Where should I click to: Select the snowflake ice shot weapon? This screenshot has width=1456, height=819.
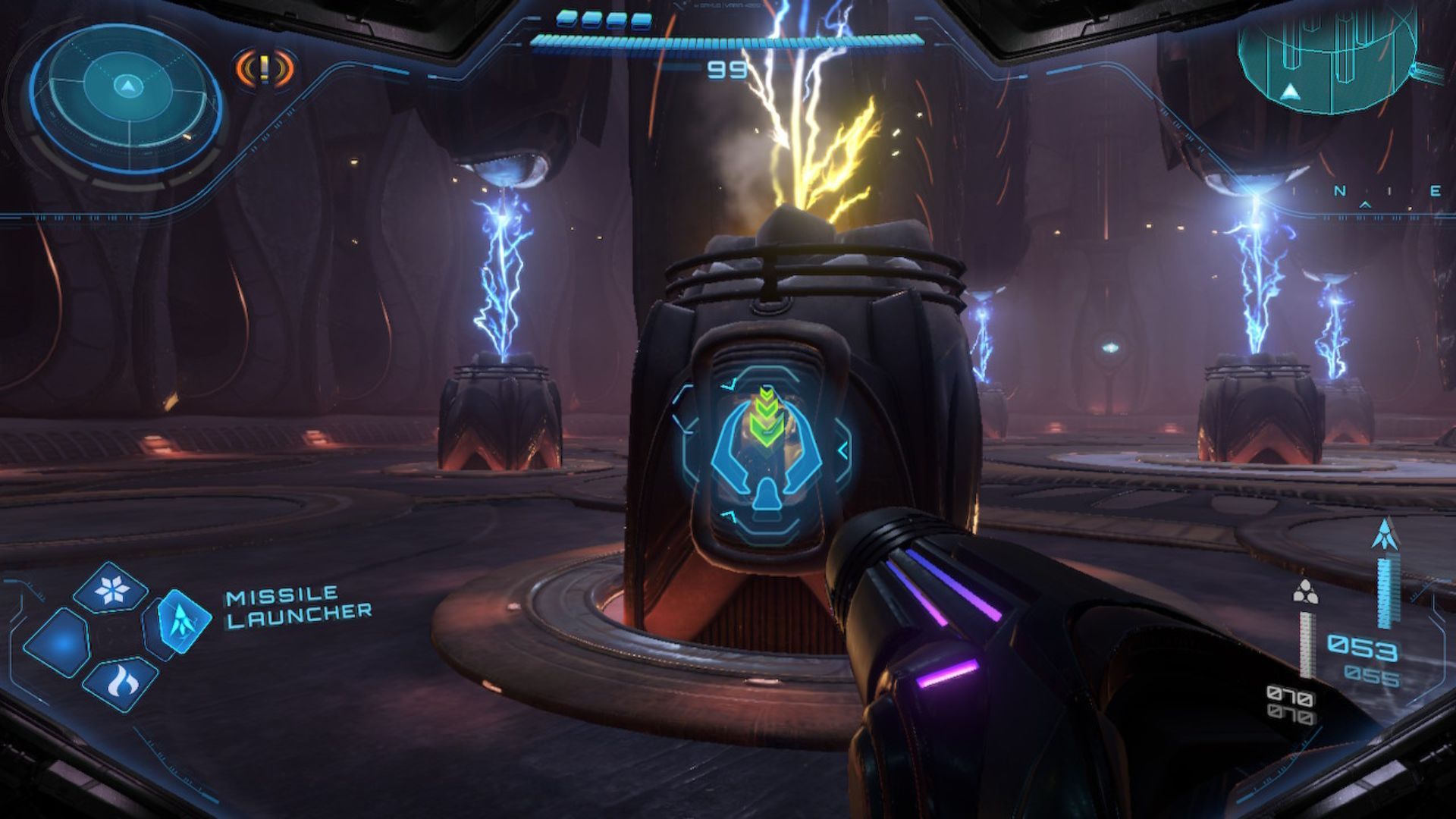(x=111, y=588)
